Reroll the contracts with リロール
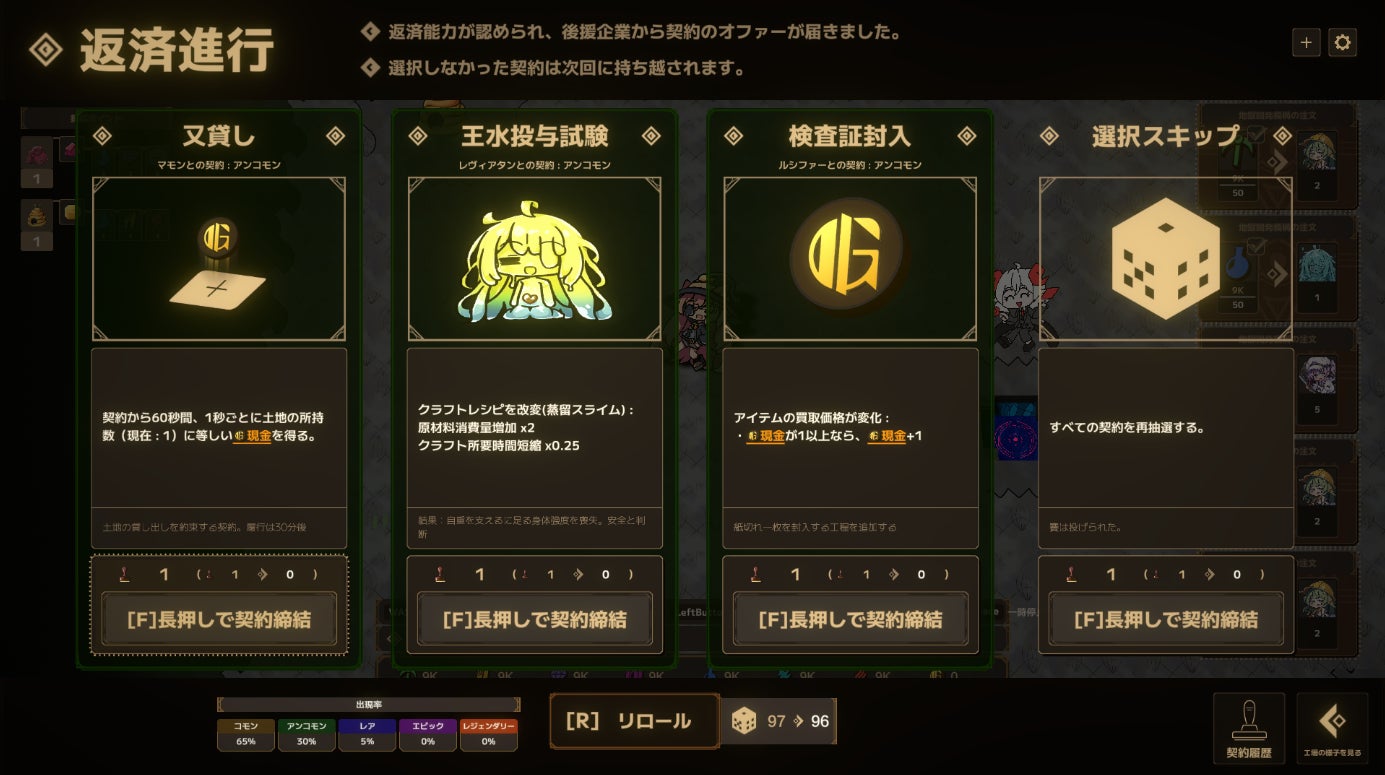Viewport: 1385px width, 775px height. coord(635,721)
